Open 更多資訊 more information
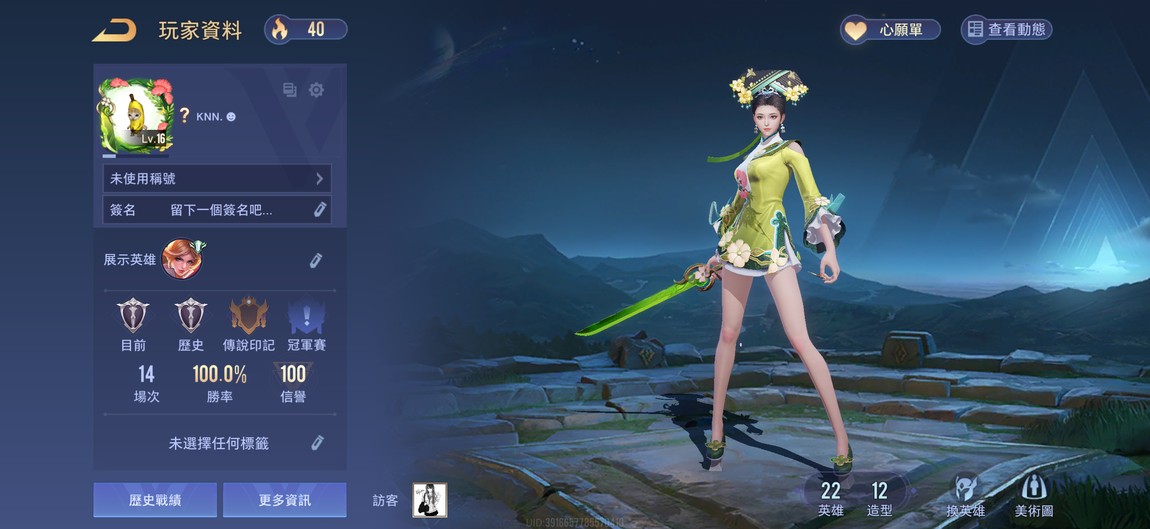This screenshot has height=529, width=1150. click(x=285, y=500)
